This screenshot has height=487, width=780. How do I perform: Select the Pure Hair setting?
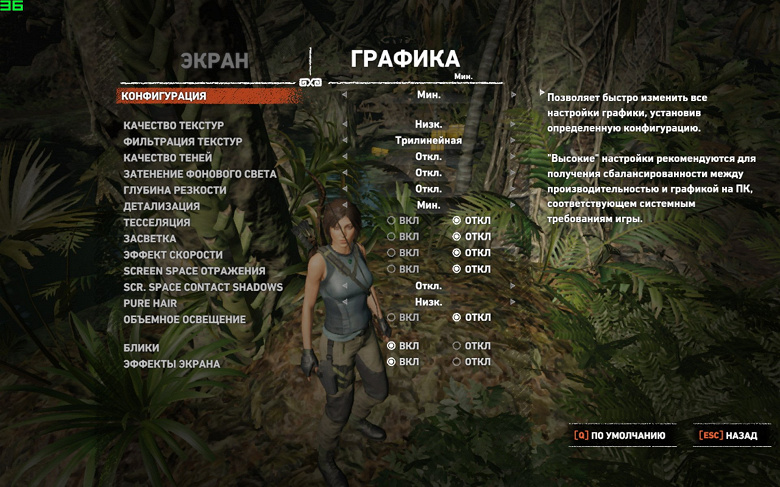tap(150, 302)
